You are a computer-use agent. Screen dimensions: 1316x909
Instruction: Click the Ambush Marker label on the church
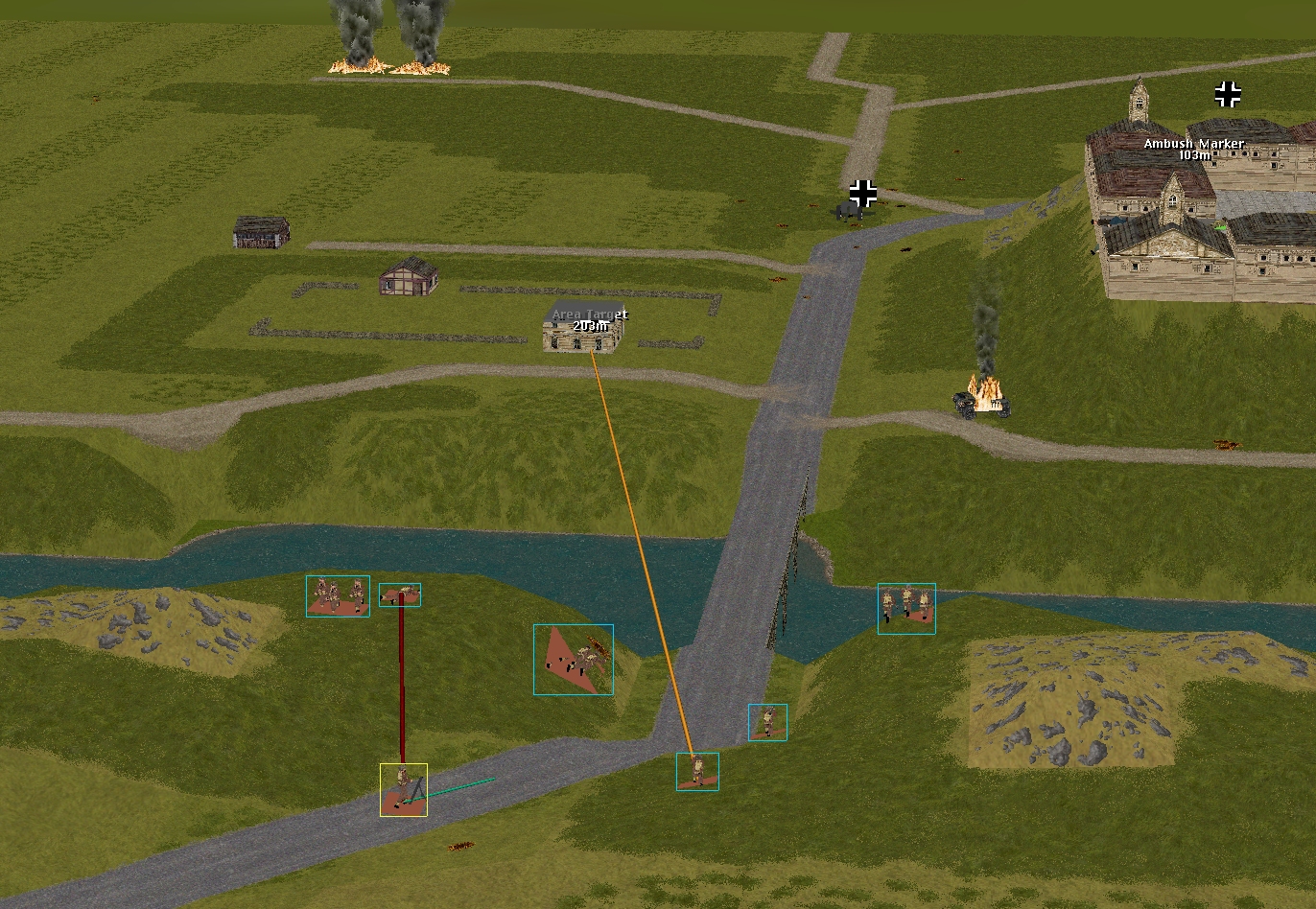(1194, 149)
